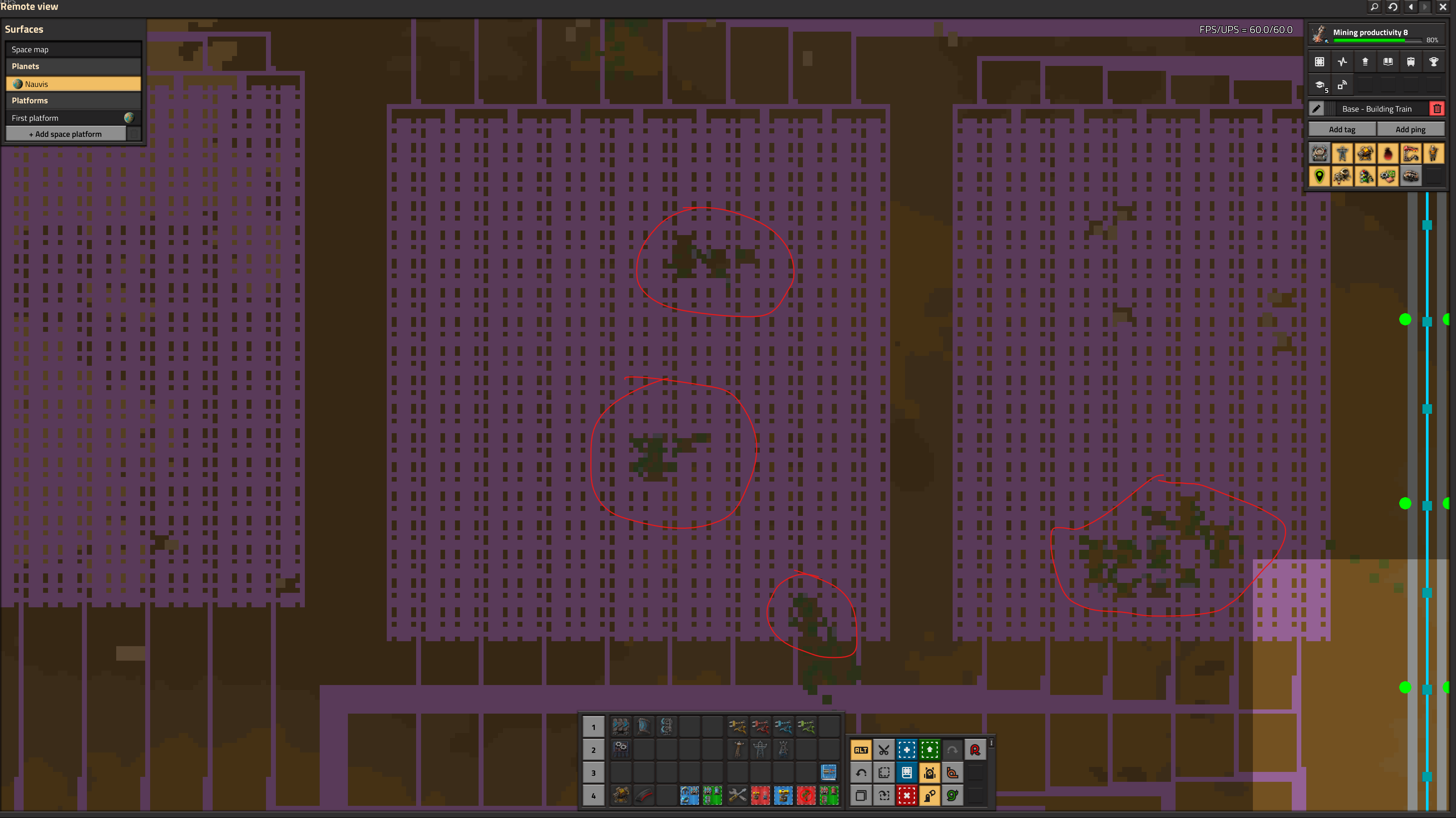Open the research screen via the technology icon
1456x818 pixels.
click(1320, 85)
